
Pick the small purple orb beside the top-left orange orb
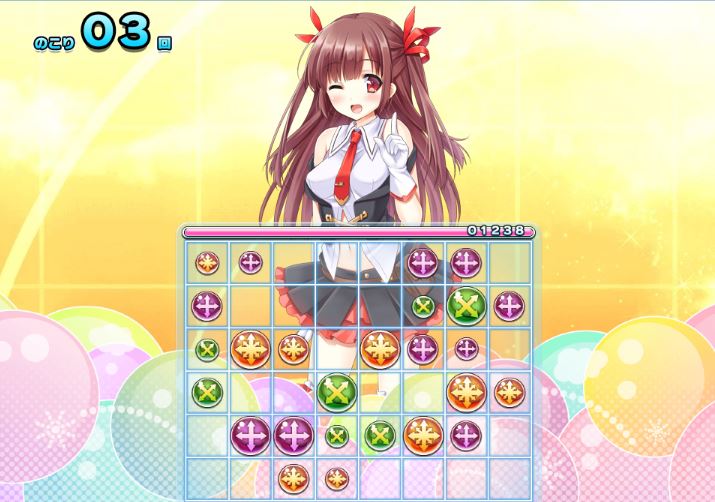click(250, 263)
